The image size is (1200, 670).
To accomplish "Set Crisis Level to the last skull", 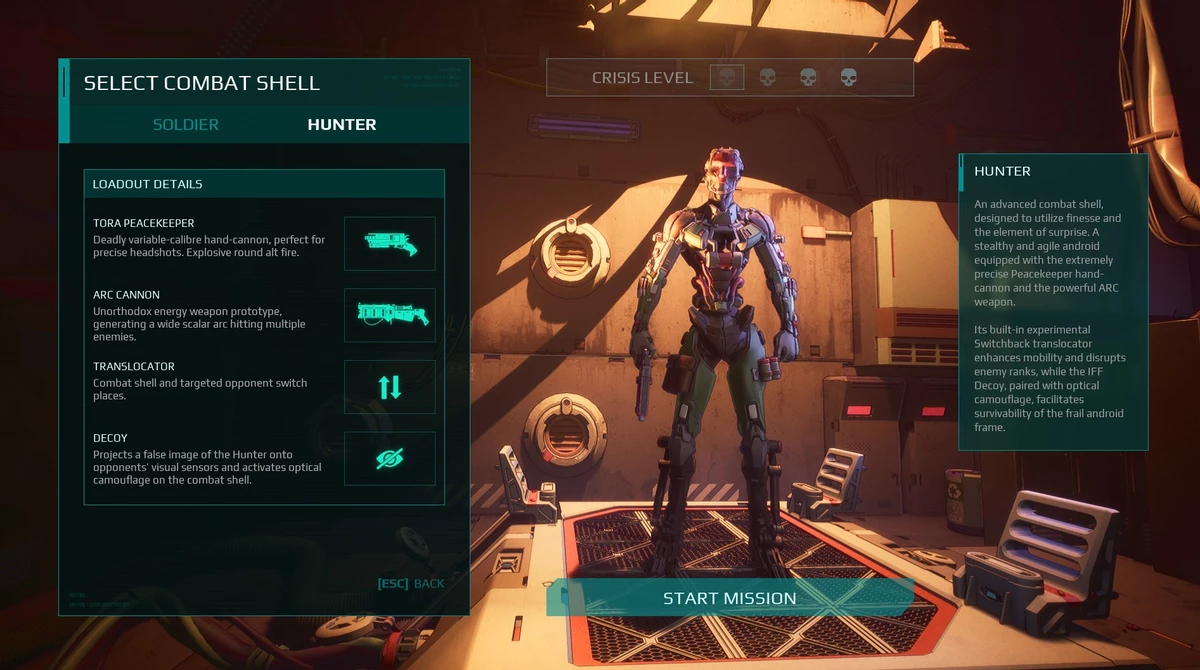I will click(x=848, y=77).
